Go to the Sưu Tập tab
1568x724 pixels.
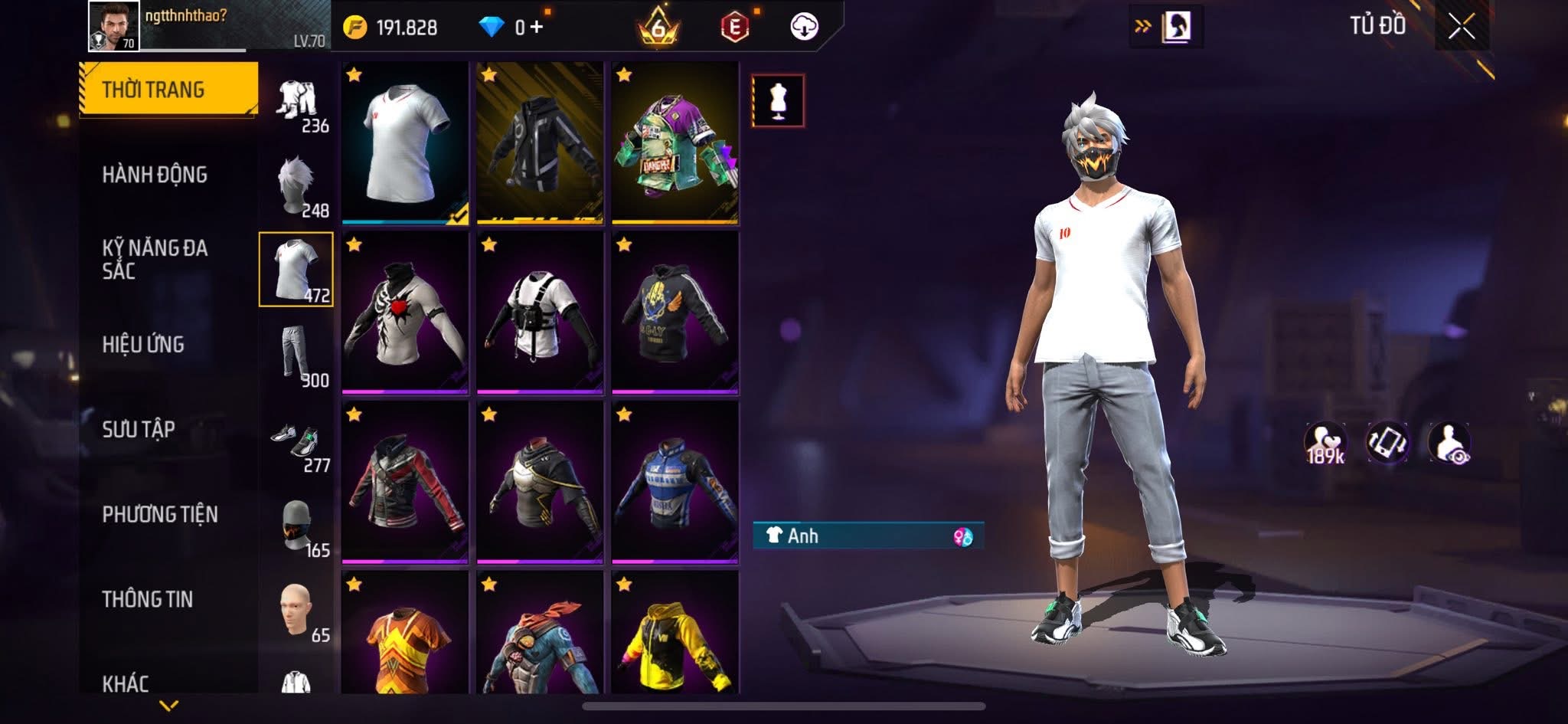click(x=139, y=429)
